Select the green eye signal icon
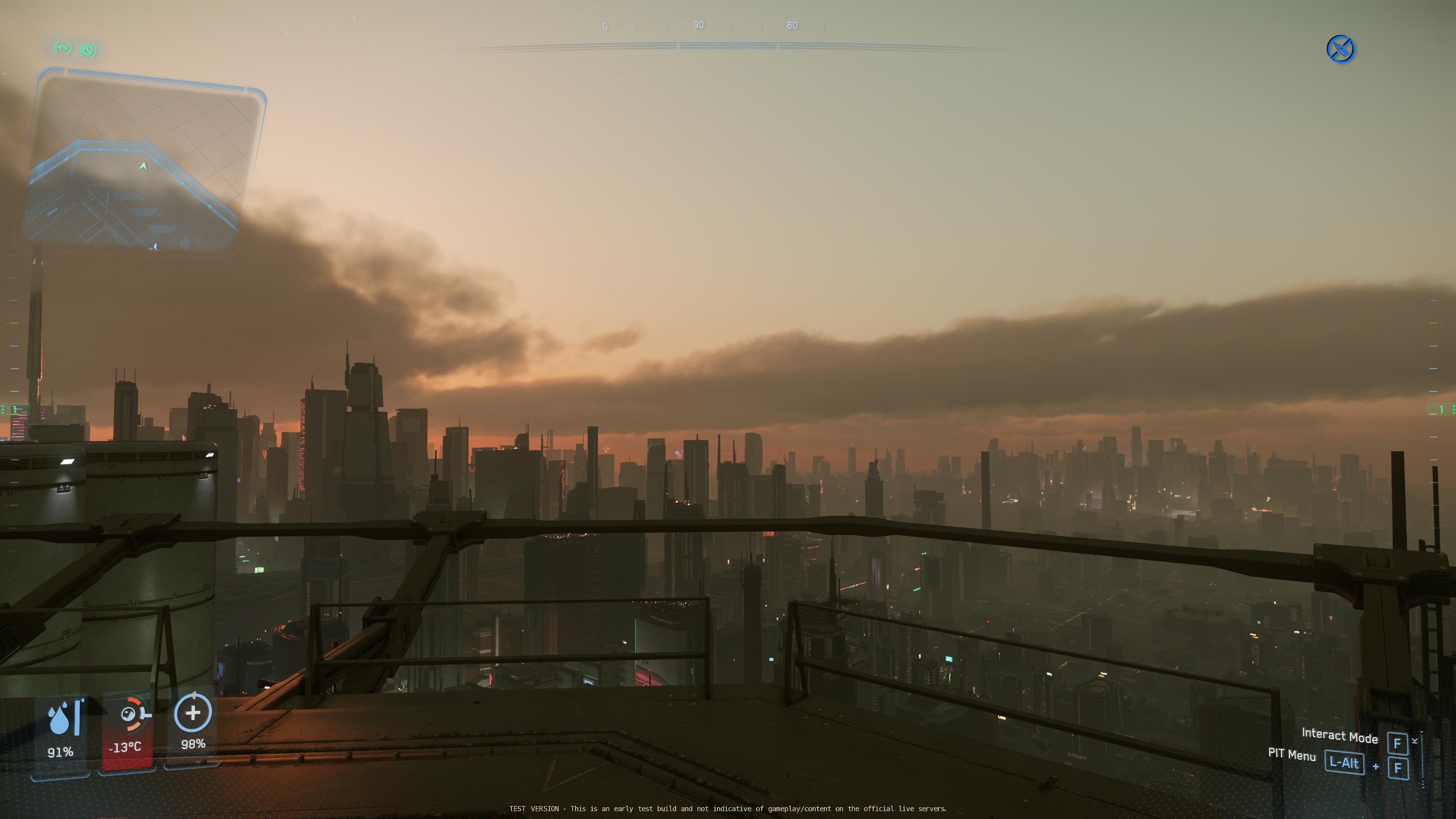1456x819 pixels. [63, 48]
